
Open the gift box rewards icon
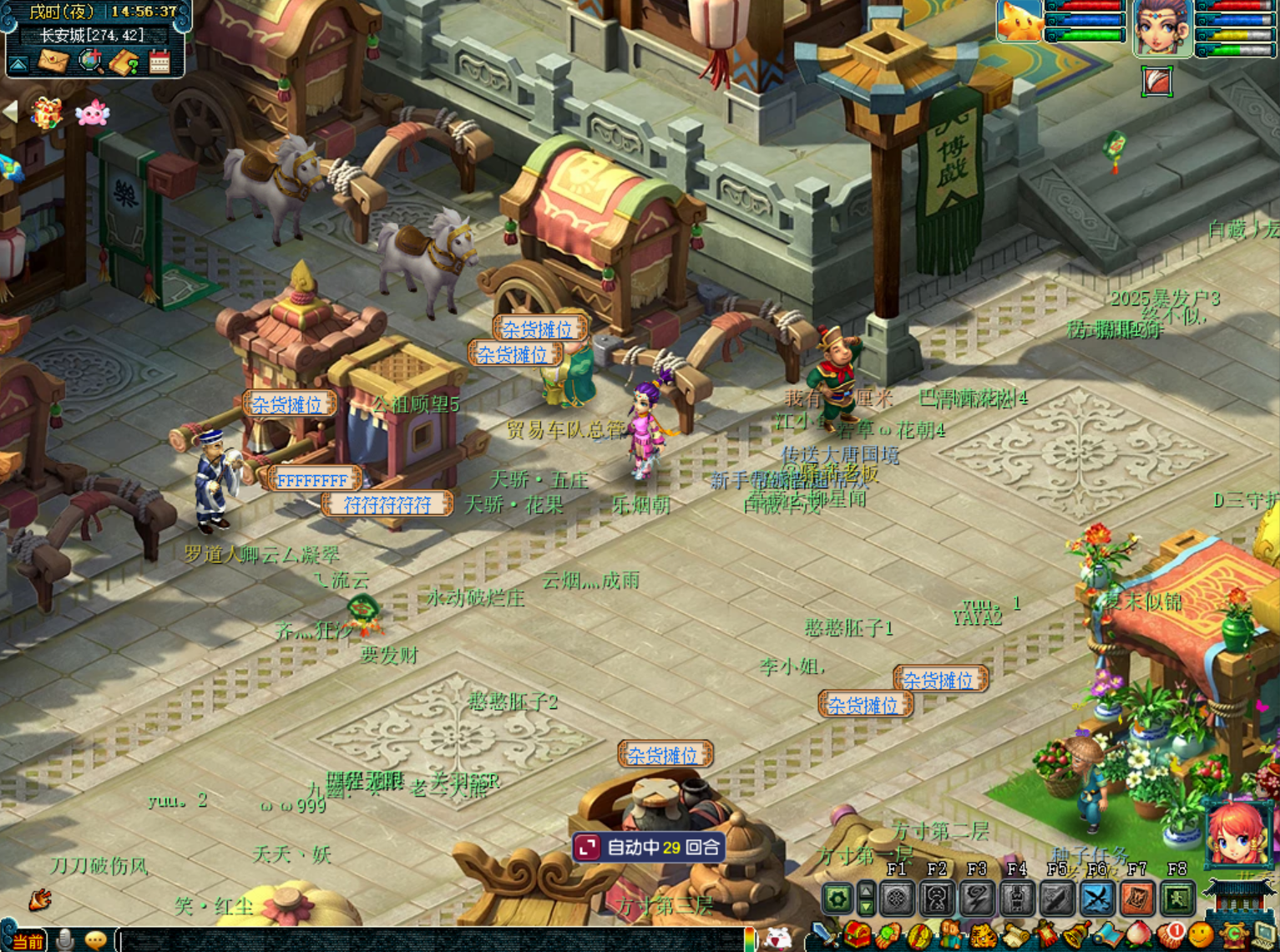[46, 112]
